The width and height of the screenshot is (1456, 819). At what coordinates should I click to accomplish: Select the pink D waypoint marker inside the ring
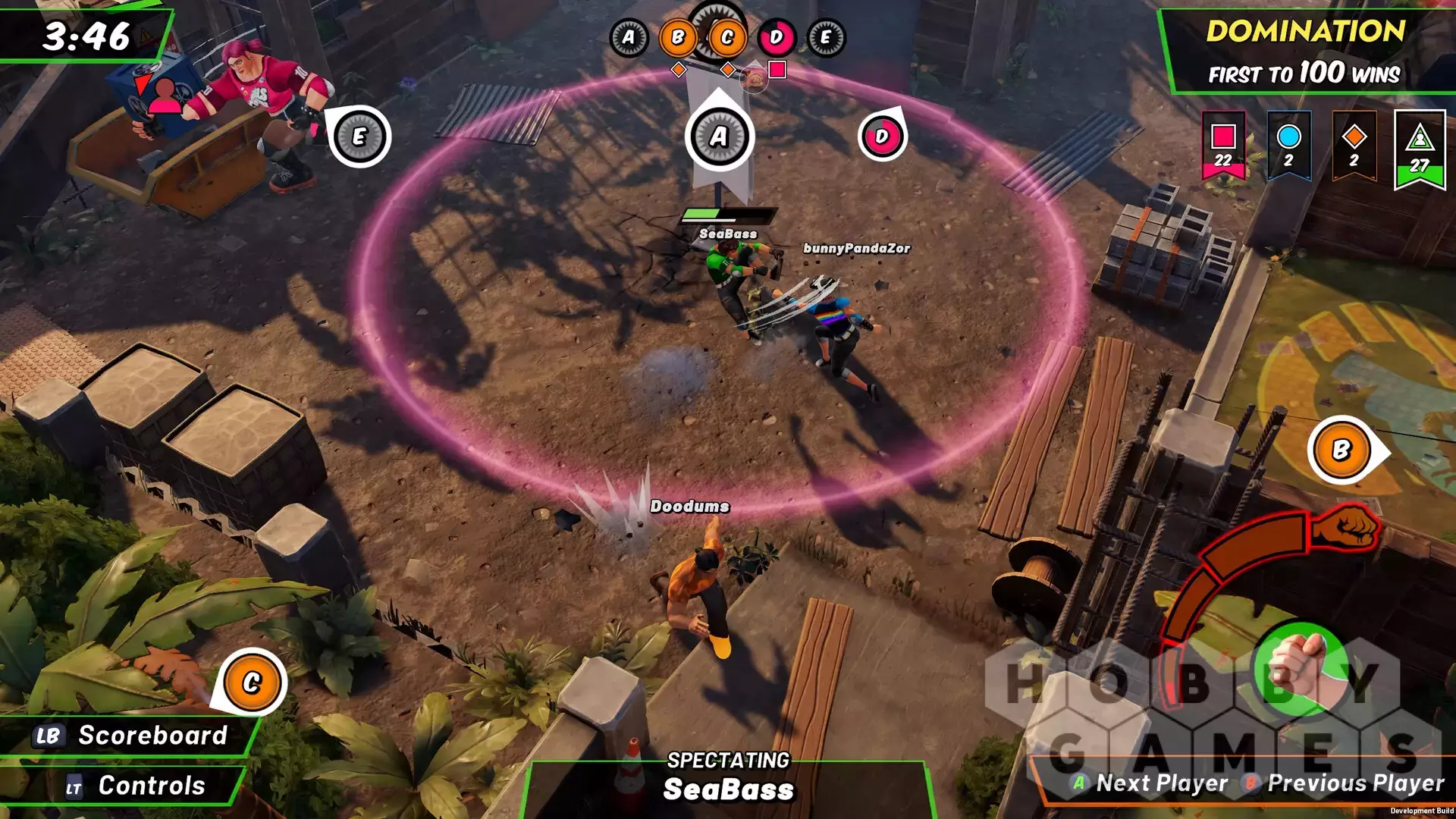882,137
